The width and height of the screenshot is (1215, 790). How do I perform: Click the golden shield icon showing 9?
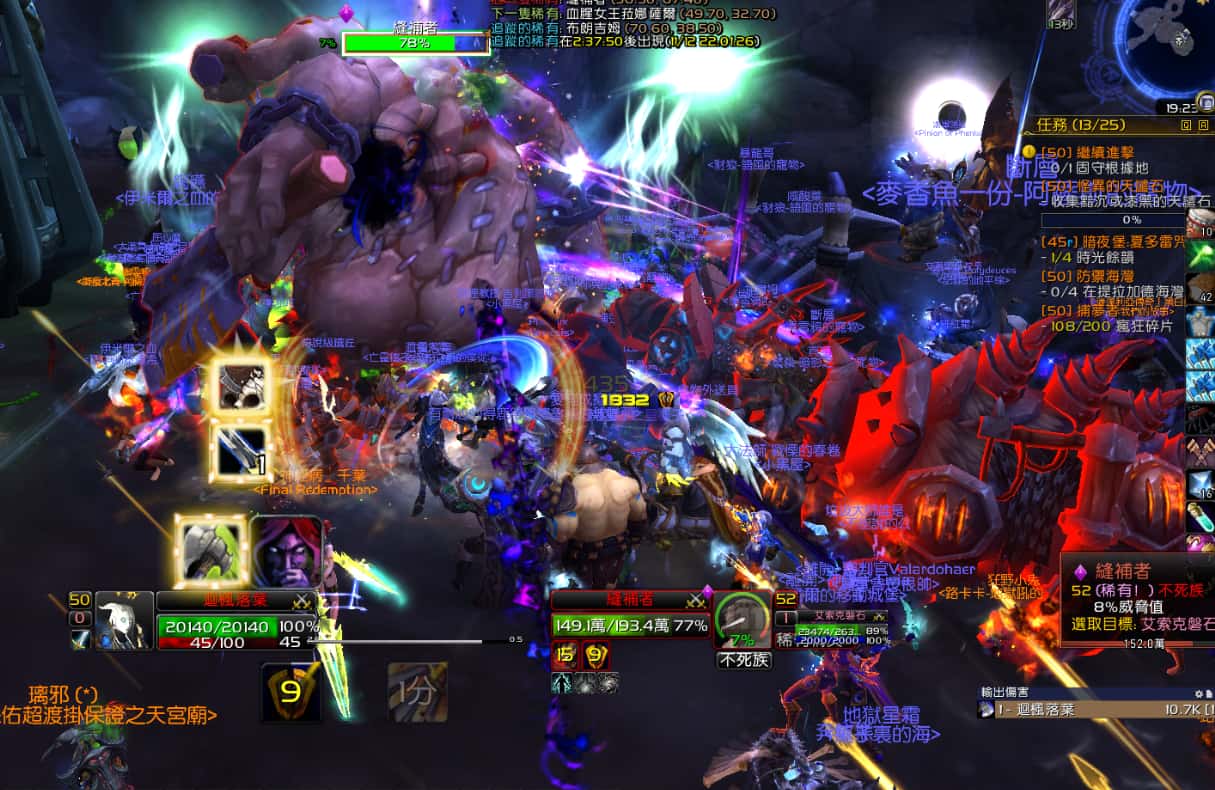coord(291,690)
